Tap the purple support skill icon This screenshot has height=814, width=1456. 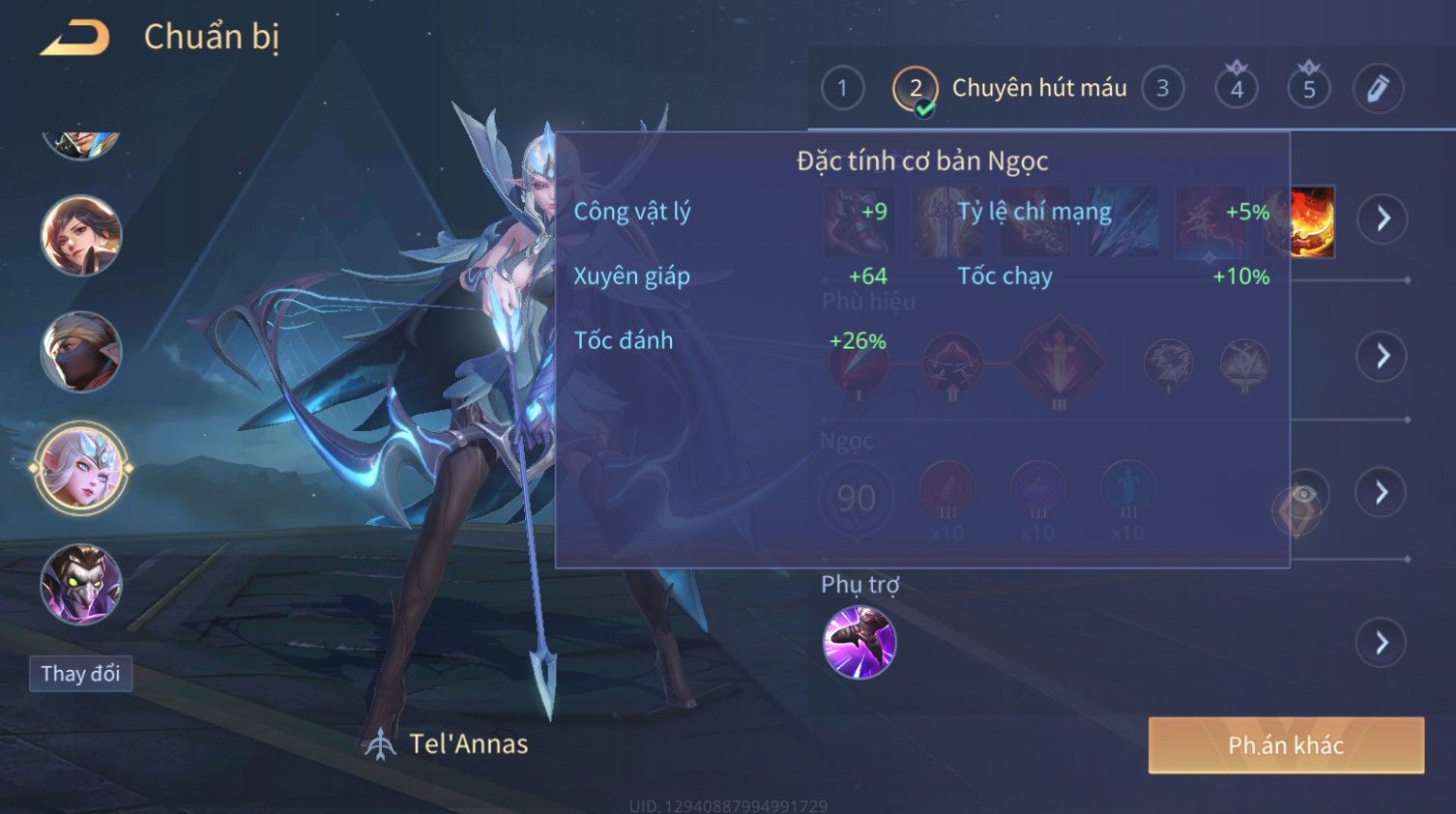tap(859, 643)
